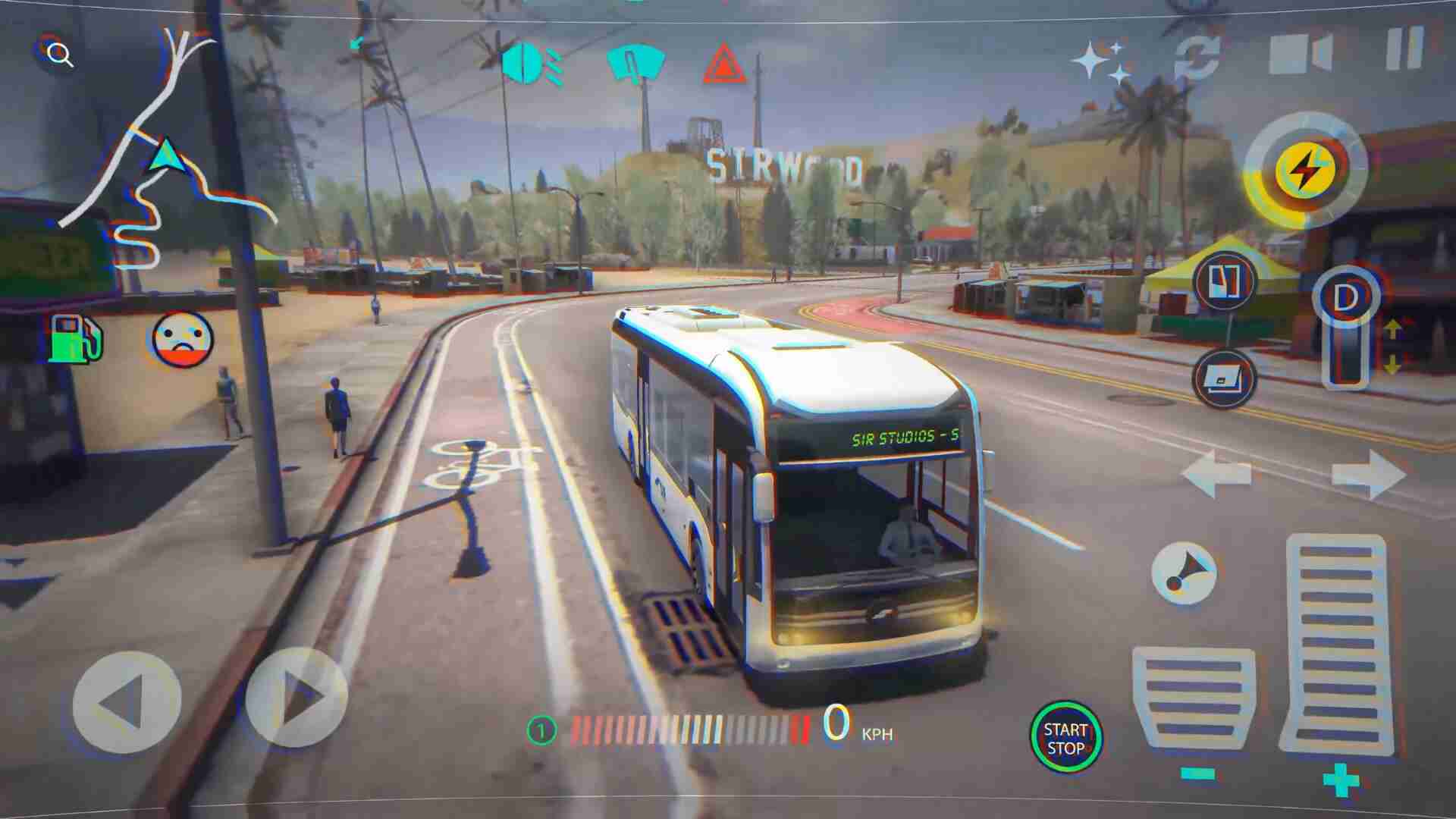Steer left with the round arrow button
The image size is (1456, 819).
tap(127, 702)
